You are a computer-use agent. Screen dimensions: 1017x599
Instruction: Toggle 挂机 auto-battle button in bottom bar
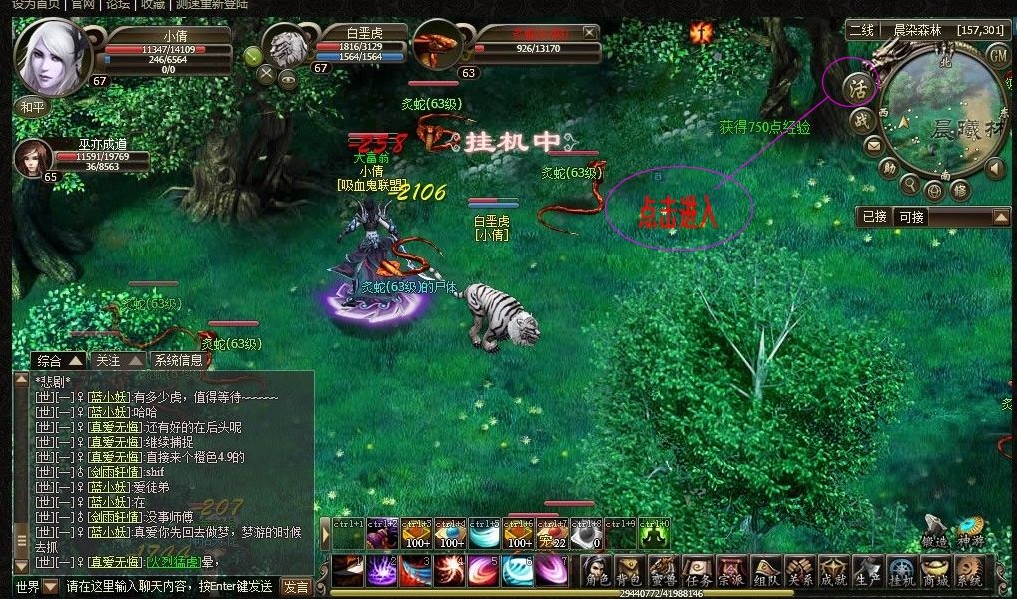tap(902, 571)
